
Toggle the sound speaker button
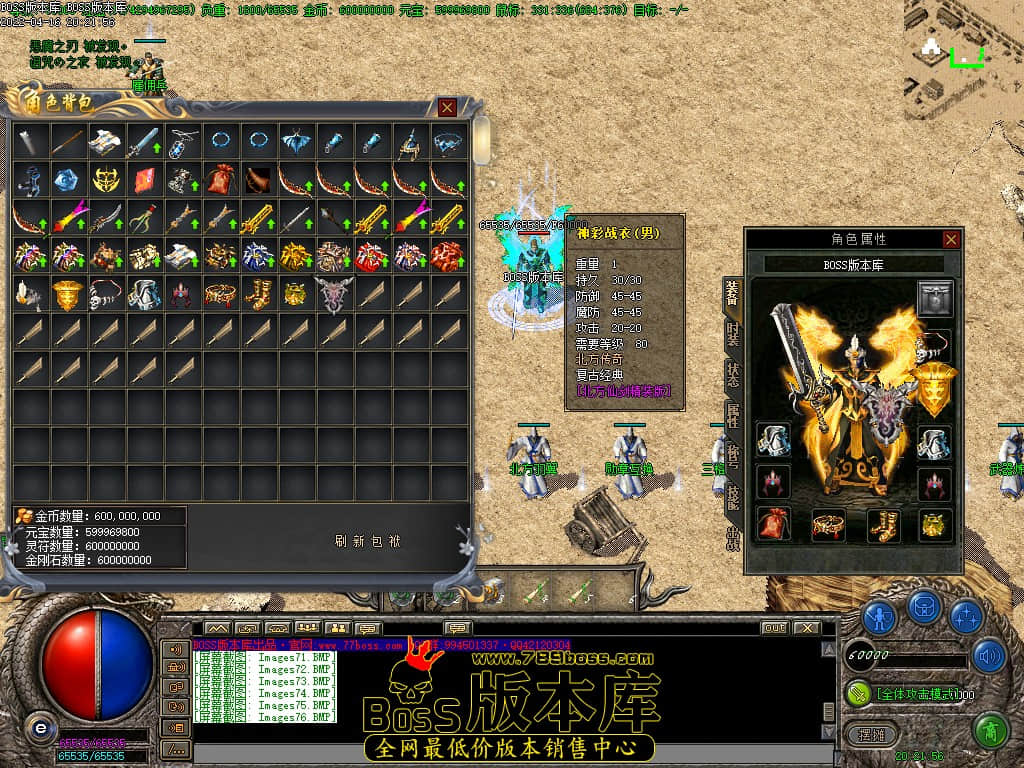[x=989, y=655]
